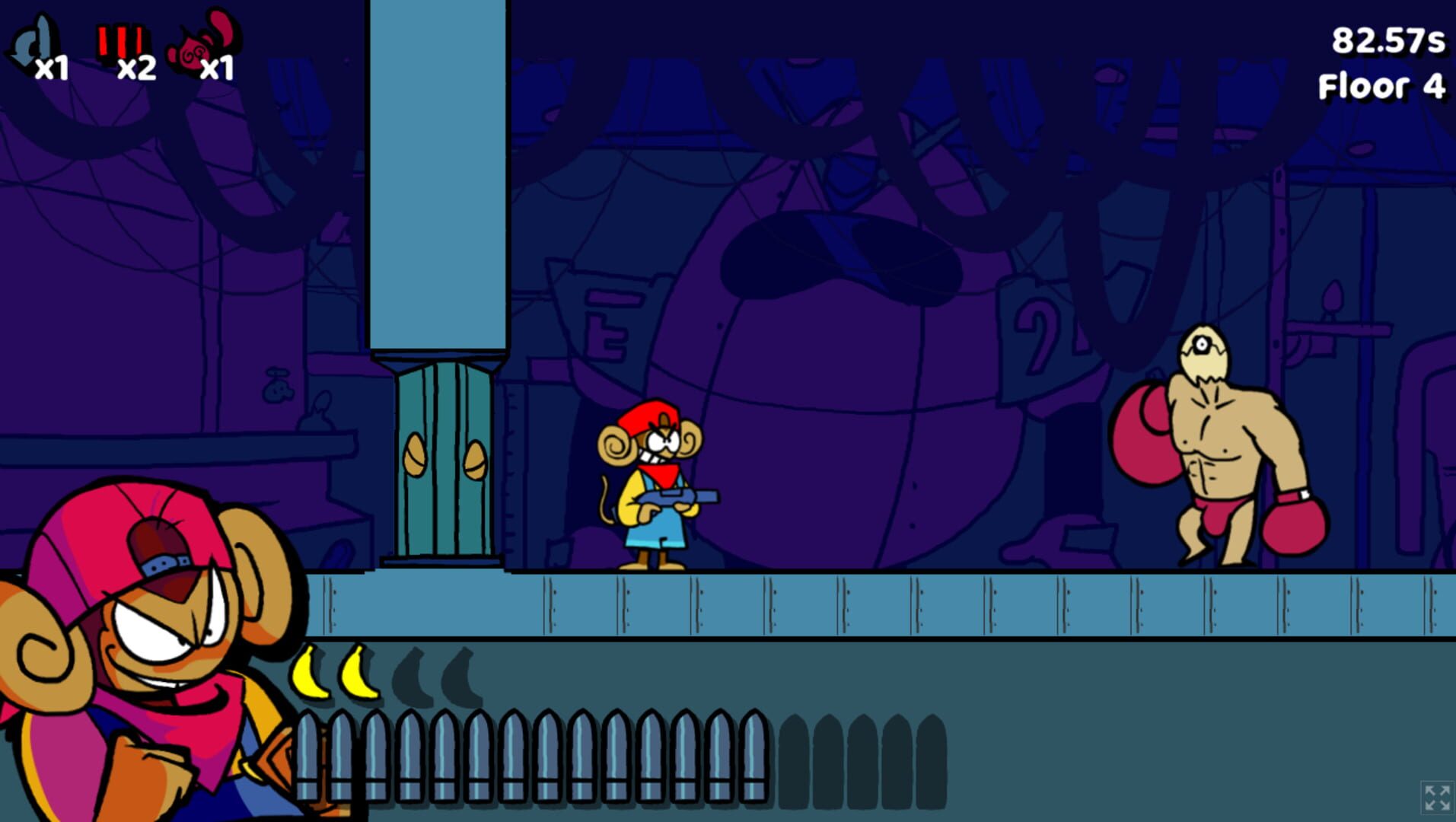The width and height of the screenshot is (1456, 822).
Task: Select the red health bars icon labeled x2
Action: pyautogui.click(x=122, y=40)
